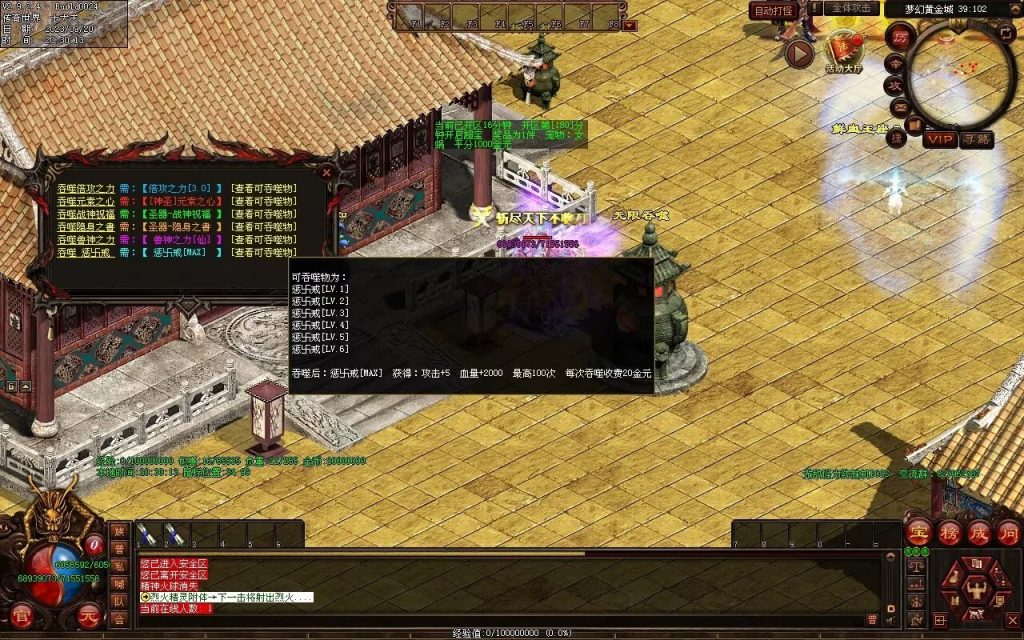The height and width of the screenshot is (640, 1024).
Task: Open the mail envelope icon beside the minimap
Action: click(x=900, y=106)
